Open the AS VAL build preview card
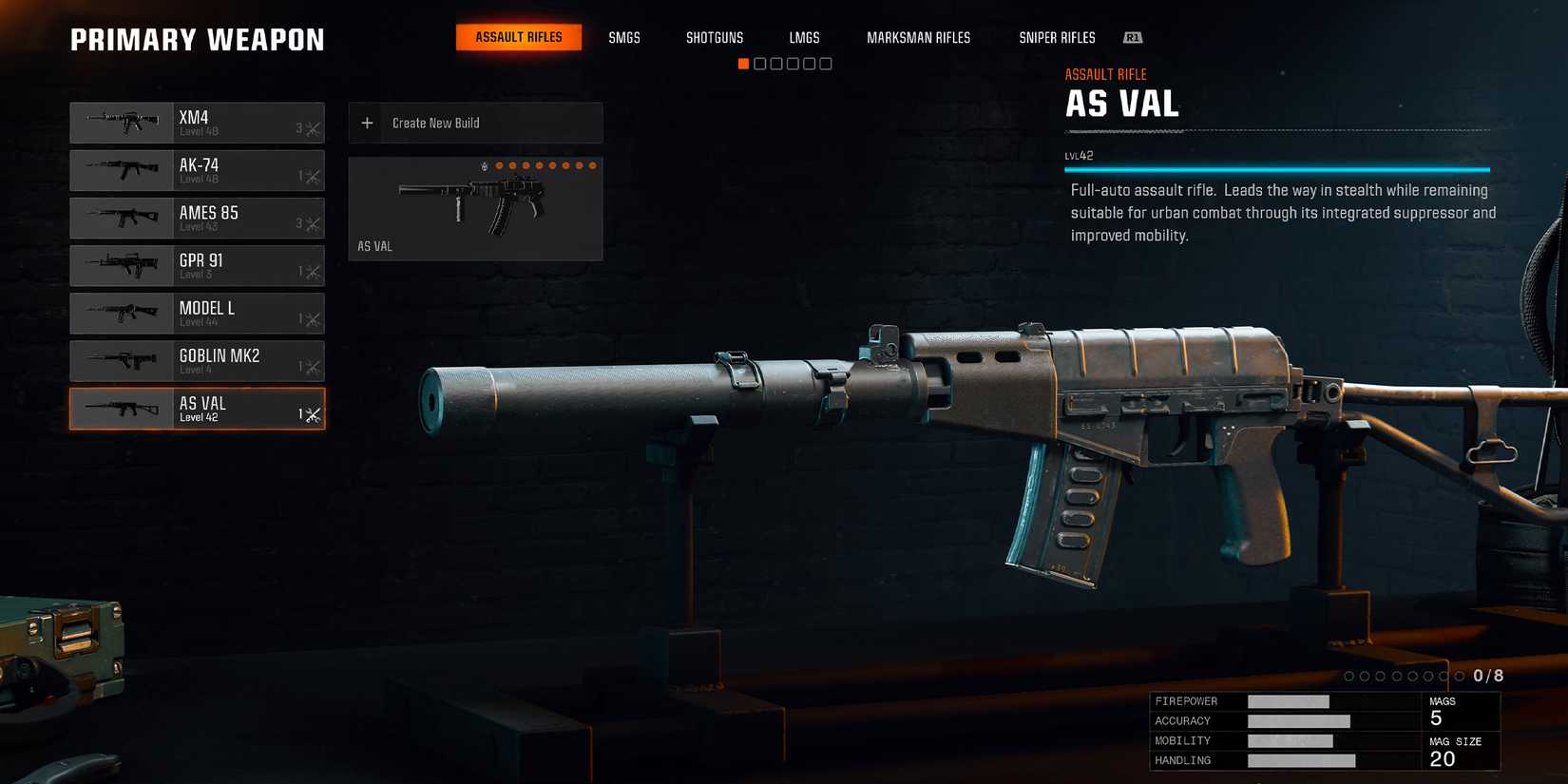The width and height of the screenshot is (1568, 784). pos(475,207)
